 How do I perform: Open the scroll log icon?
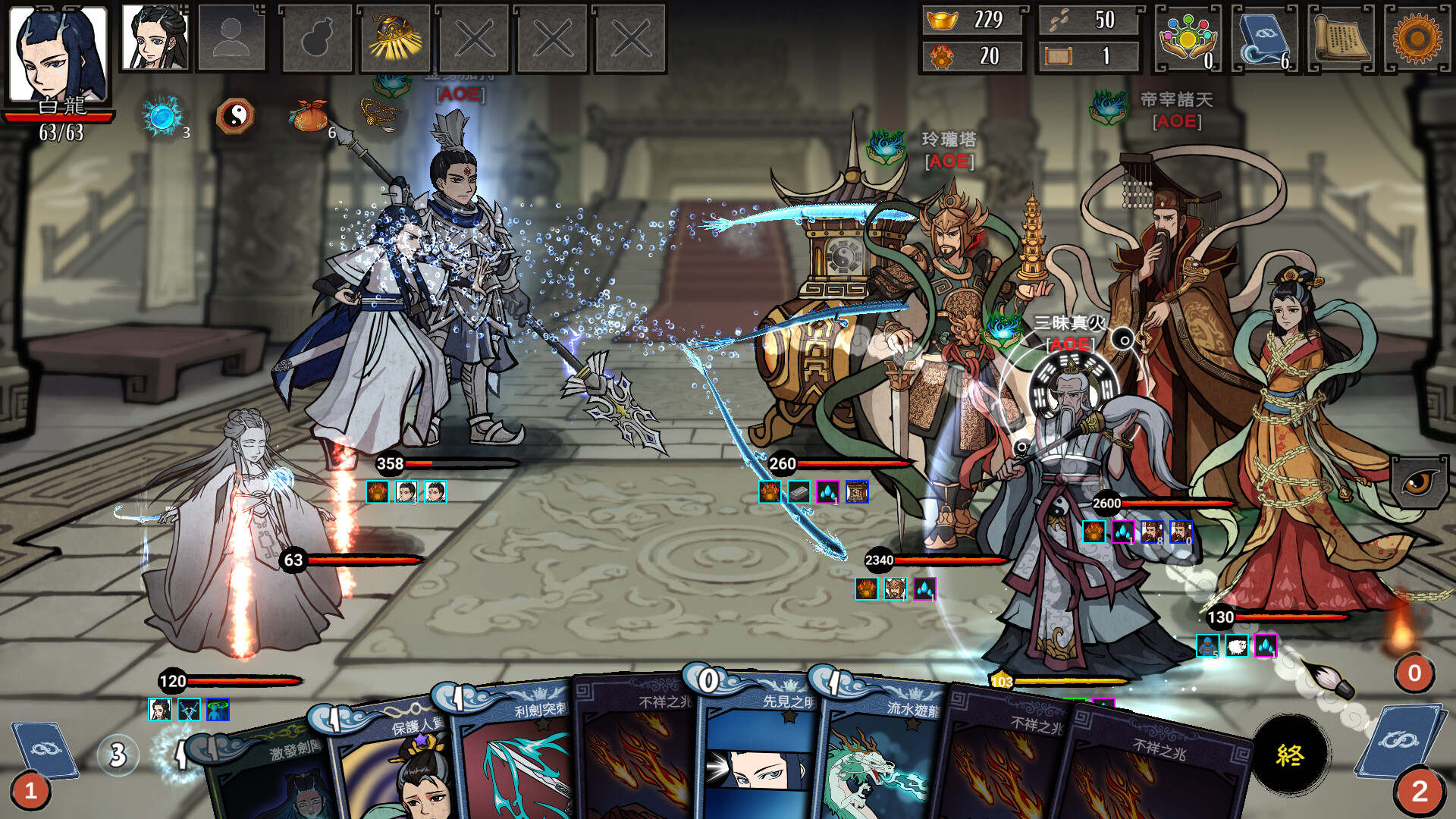pos(1341,38)
